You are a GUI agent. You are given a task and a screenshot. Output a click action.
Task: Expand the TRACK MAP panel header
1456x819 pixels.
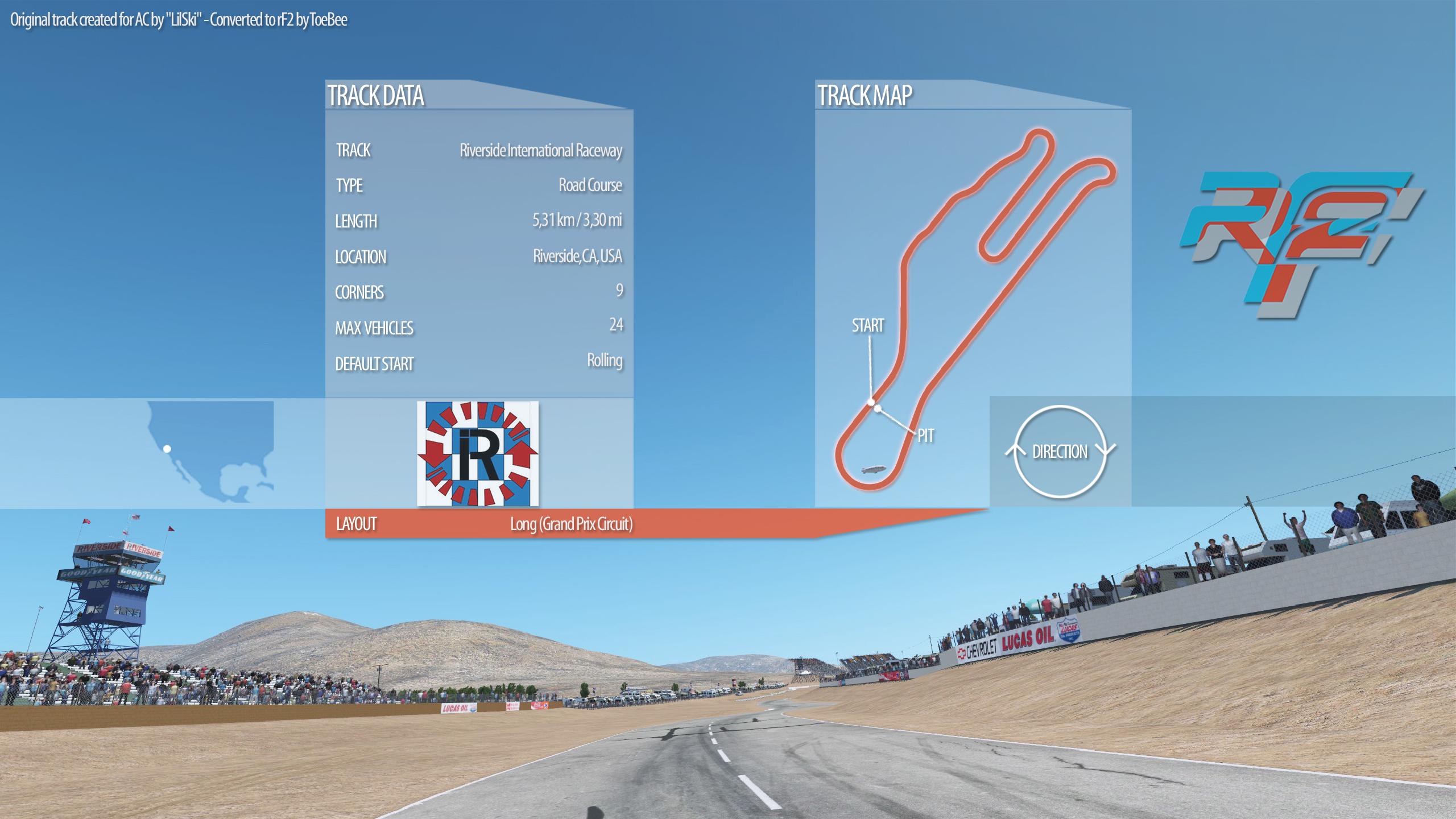[865, 94]
